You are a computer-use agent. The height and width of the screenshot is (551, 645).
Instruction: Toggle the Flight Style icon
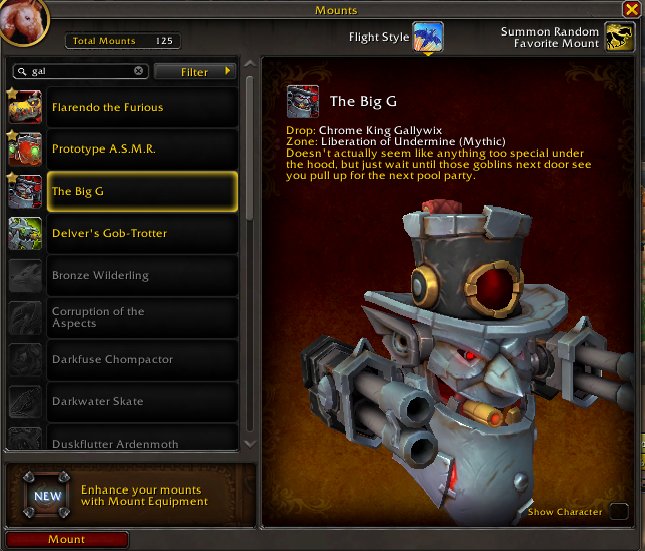[428, 38]
